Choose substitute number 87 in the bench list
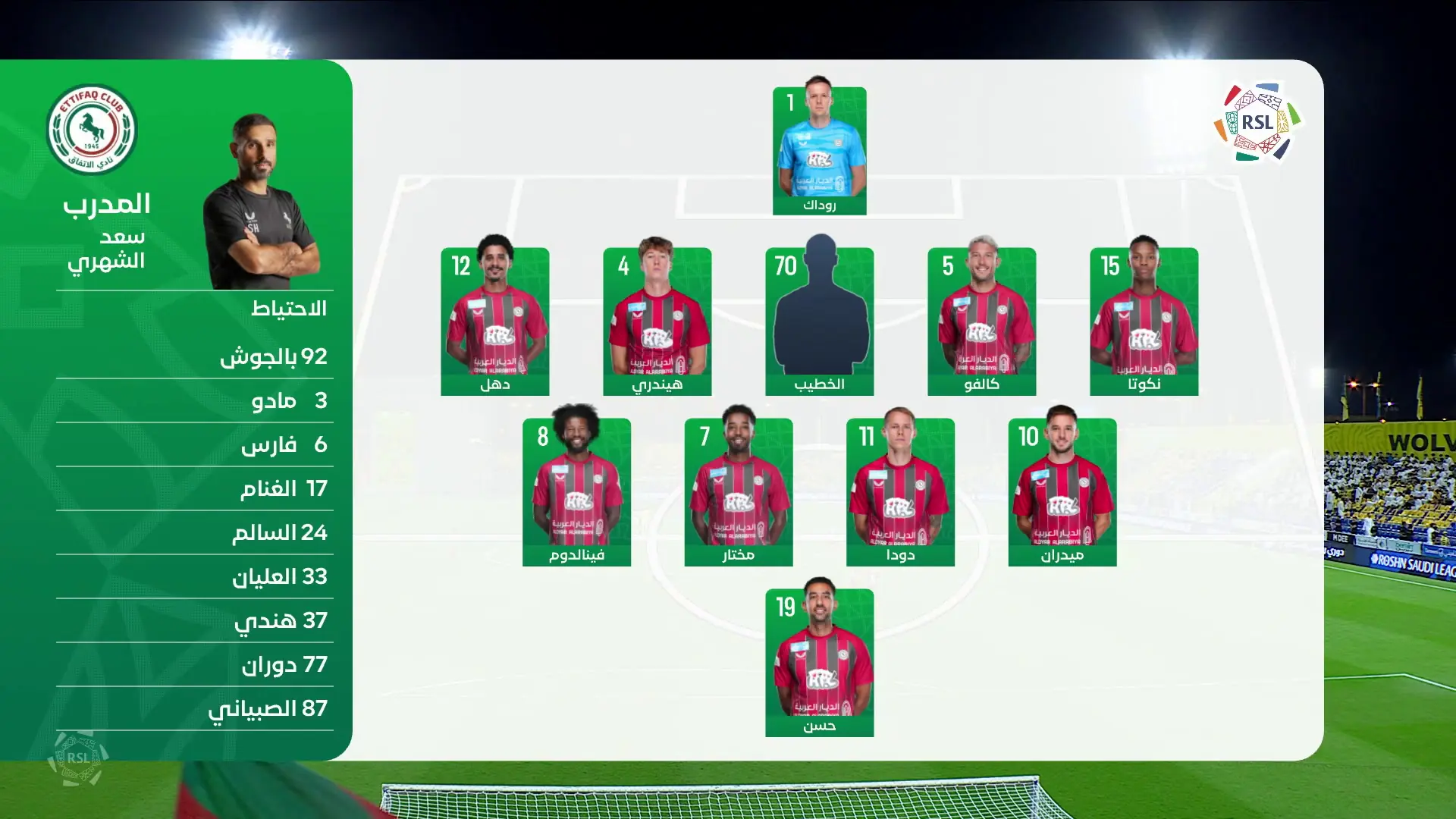Screen dimensions: 1456x819 [x=268, y=708]
